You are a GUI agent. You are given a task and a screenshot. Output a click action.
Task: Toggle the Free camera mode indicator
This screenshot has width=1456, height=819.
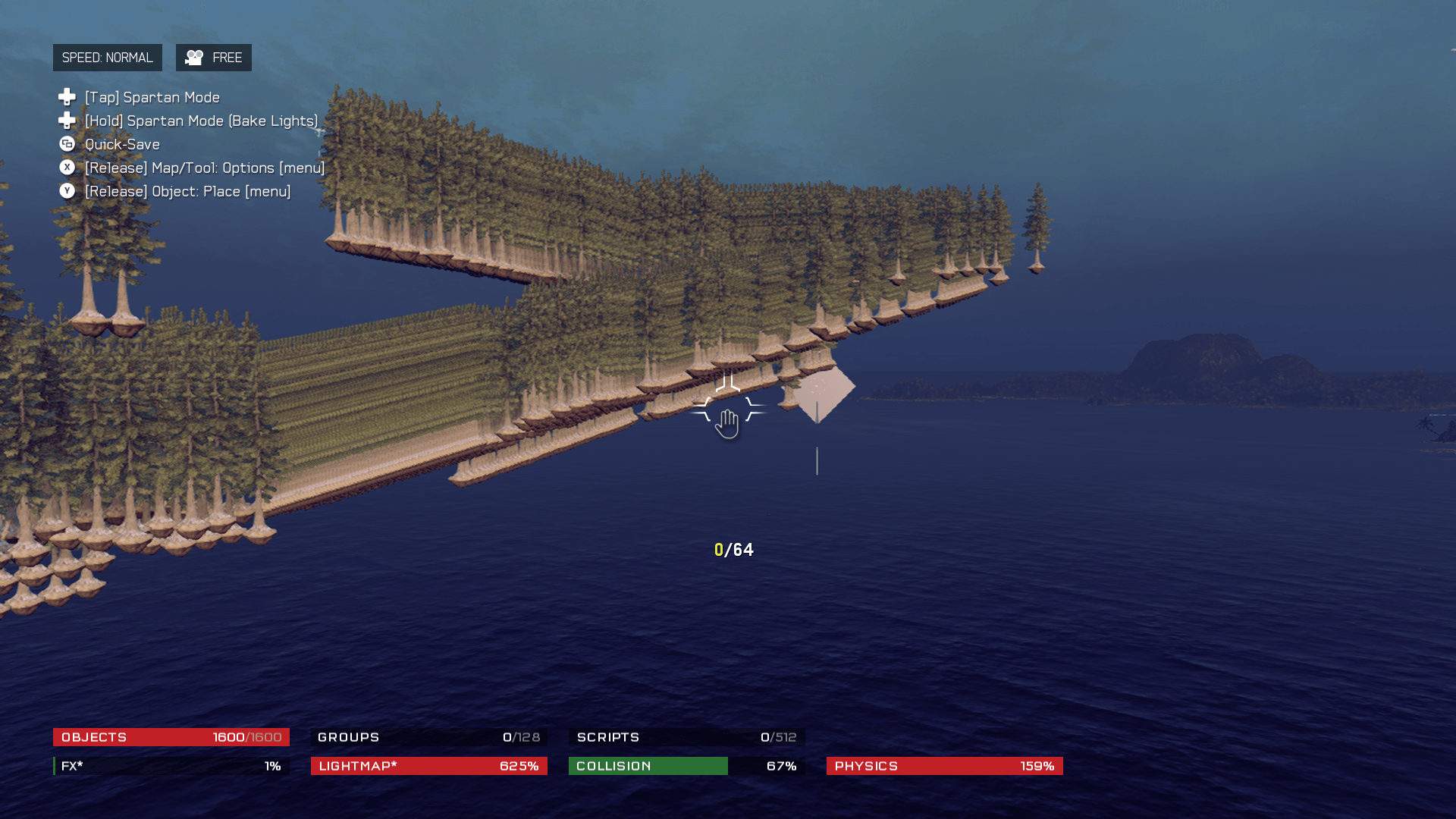click(213, 58)
